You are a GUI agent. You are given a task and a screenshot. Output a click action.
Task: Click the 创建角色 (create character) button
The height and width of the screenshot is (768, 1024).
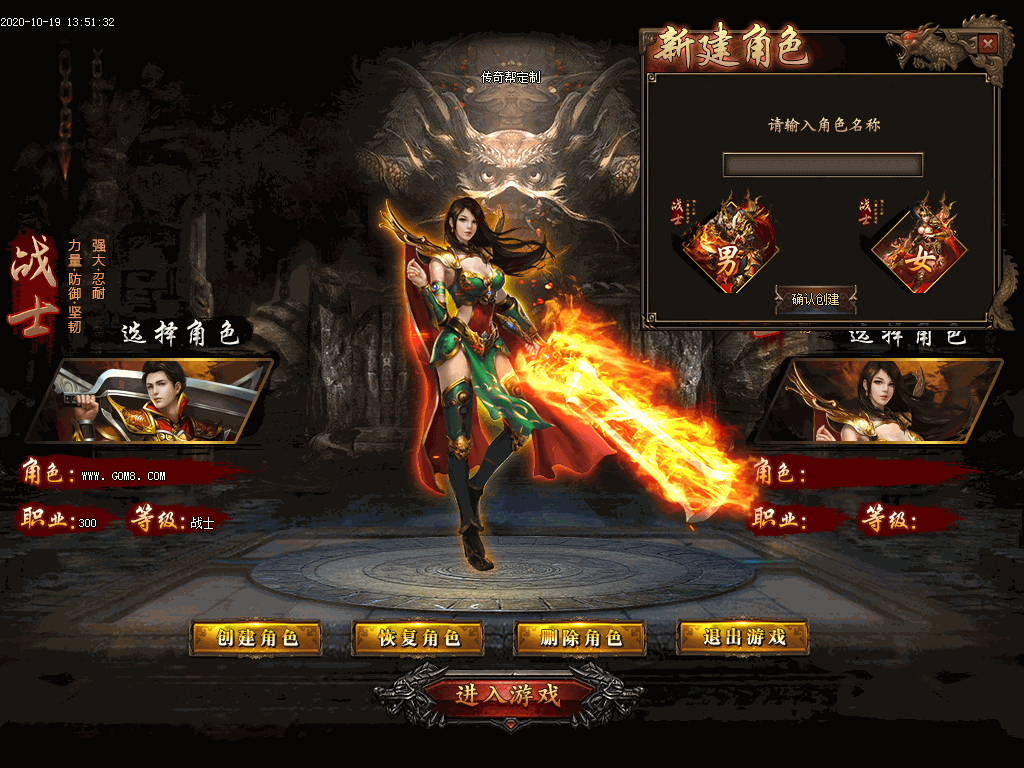pyautogui.click(x=256, y=638)
